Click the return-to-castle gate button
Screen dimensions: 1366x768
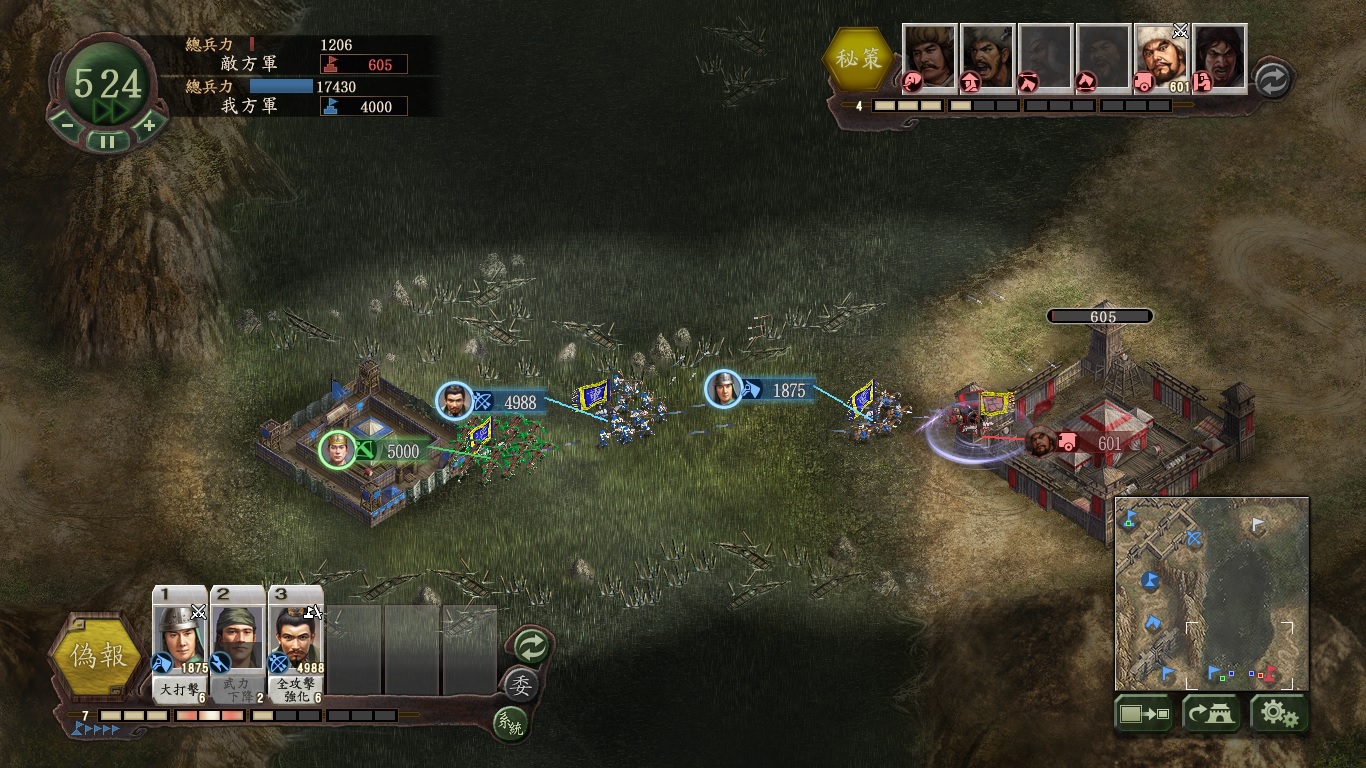(x=1211, y=714)
